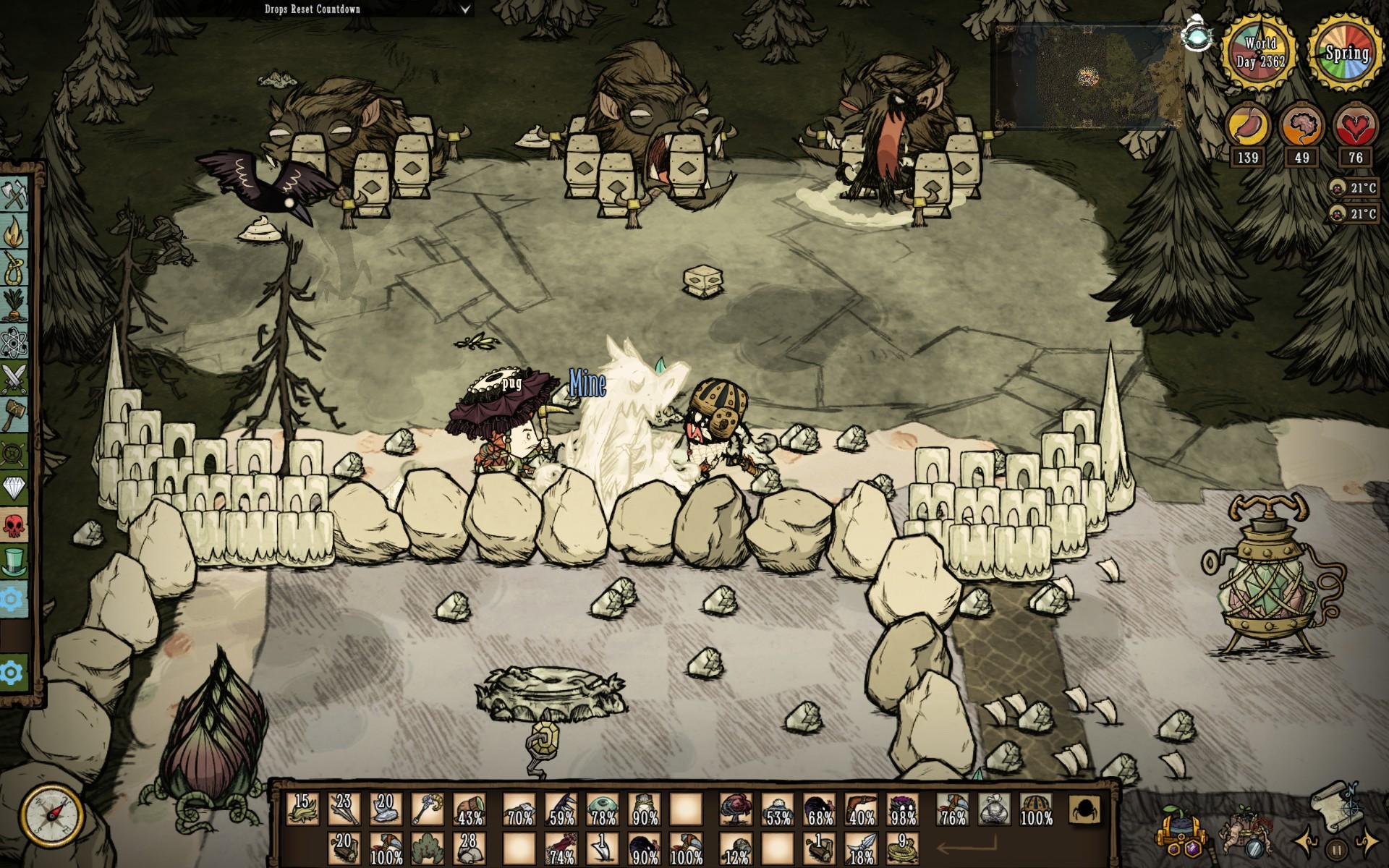The height and width of the screenshot is (868, 1389).
Task: Select the rope coil stack of 9
Action: click(x=902, y=849)
